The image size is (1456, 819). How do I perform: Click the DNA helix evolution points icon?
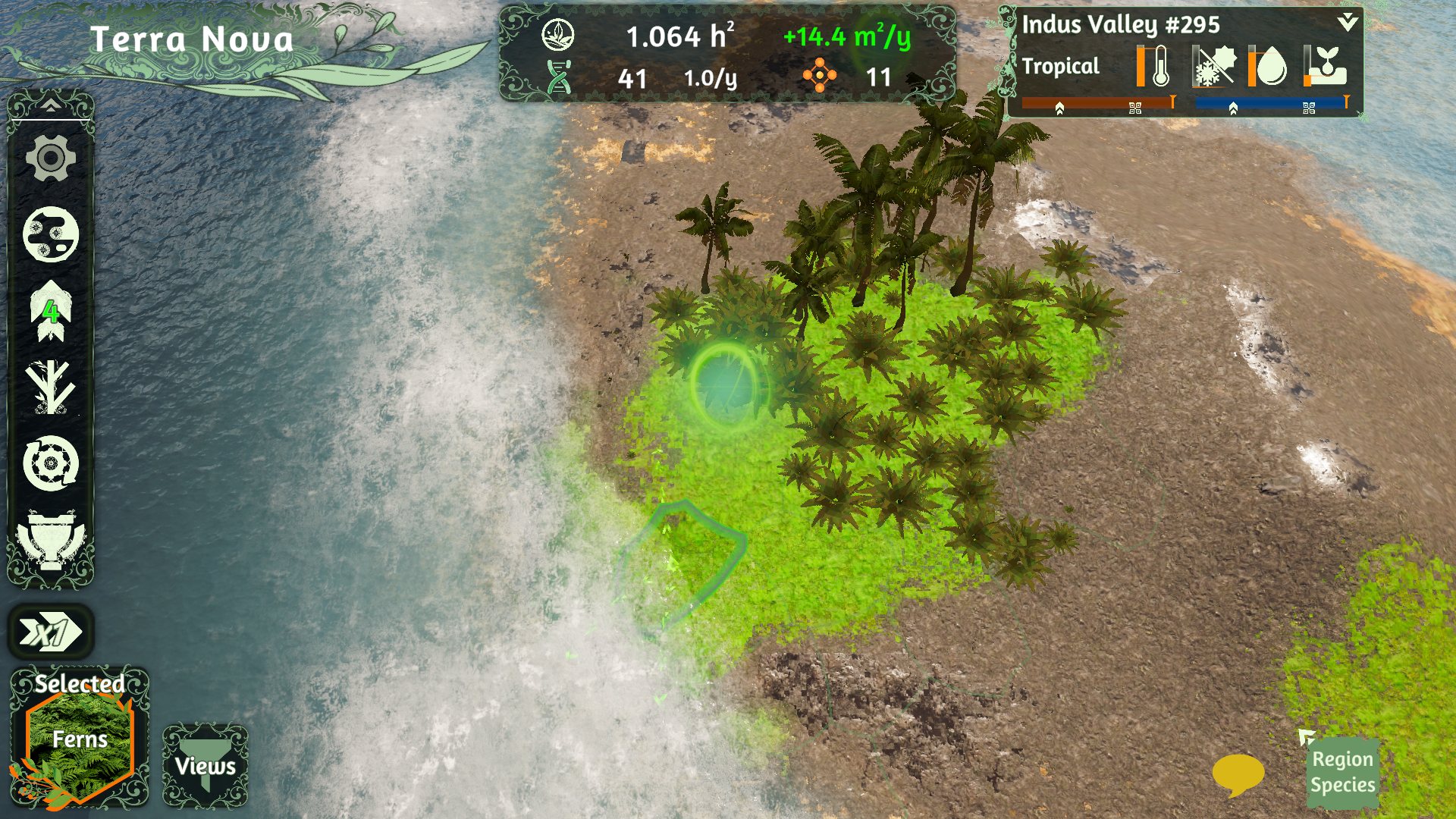click(560, 77)
